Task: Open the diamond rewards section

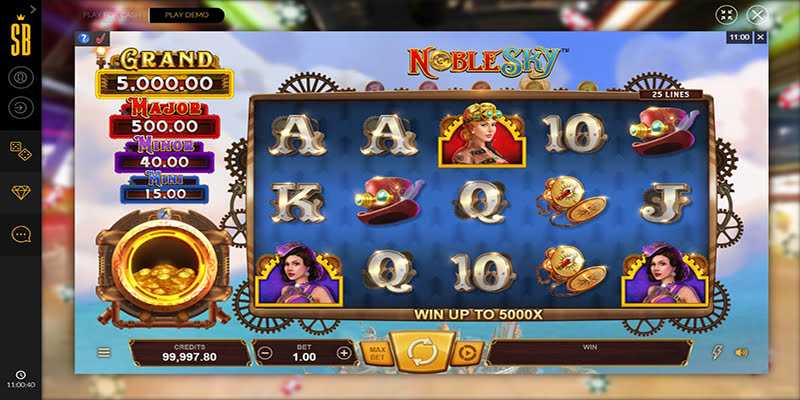Action: click(20, 192)
